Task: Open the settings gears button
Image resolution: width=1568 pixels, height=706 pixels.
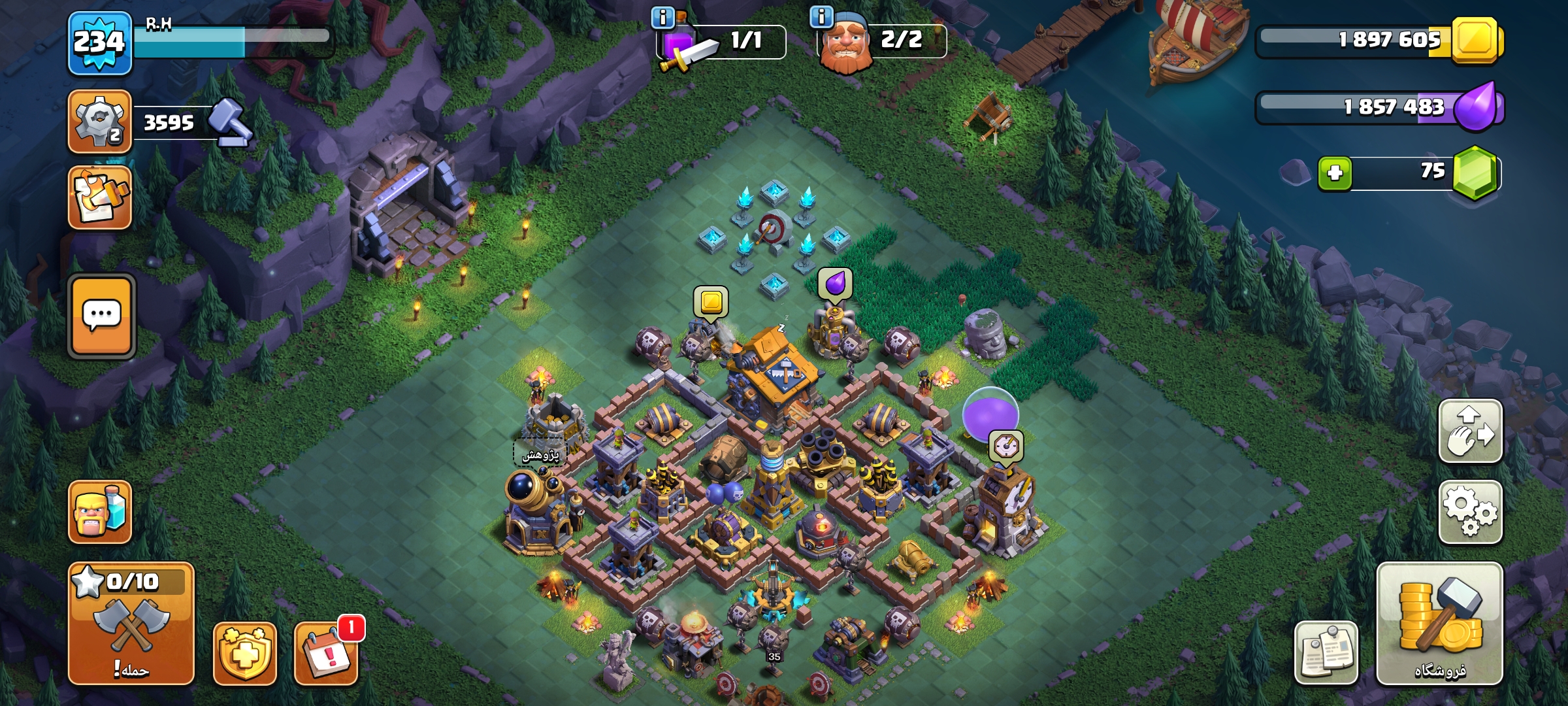Action: click(x=1470, y=512)
